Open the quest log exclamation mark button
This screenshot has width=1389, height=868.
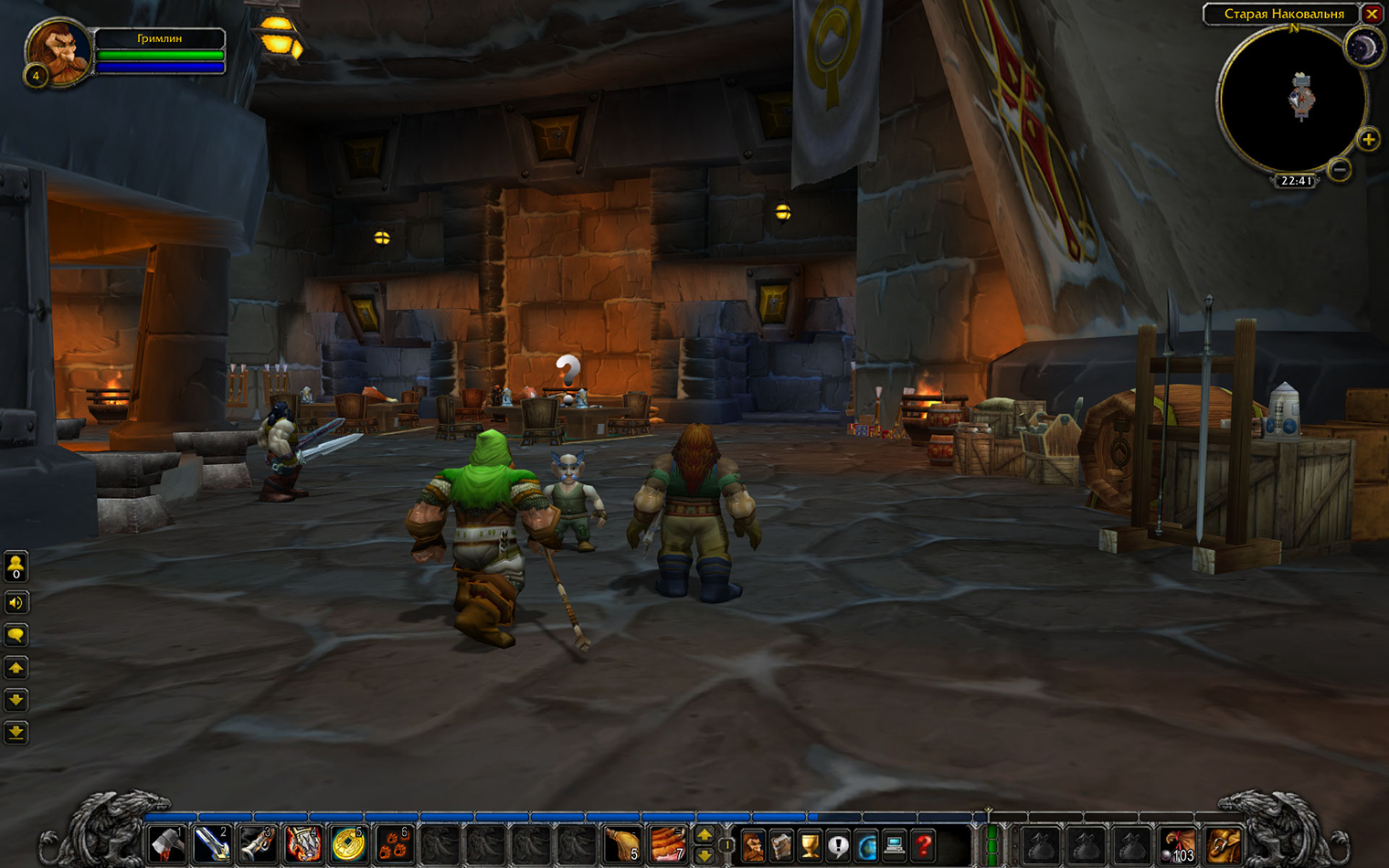pyautogui.click(x=838, y=846)
